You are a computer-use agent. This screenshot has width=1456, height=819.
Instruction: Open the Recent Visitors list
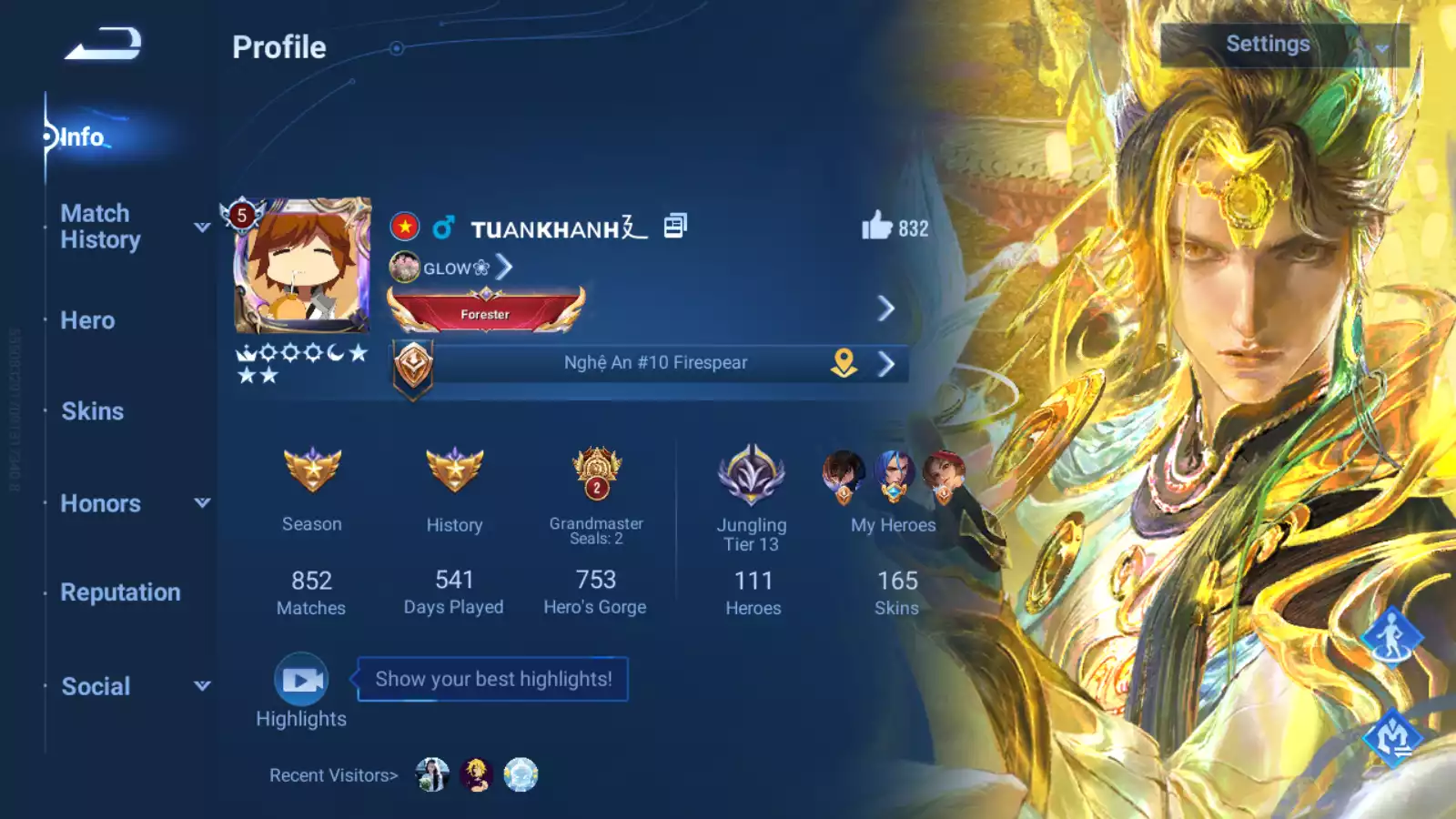pos(333,775)
